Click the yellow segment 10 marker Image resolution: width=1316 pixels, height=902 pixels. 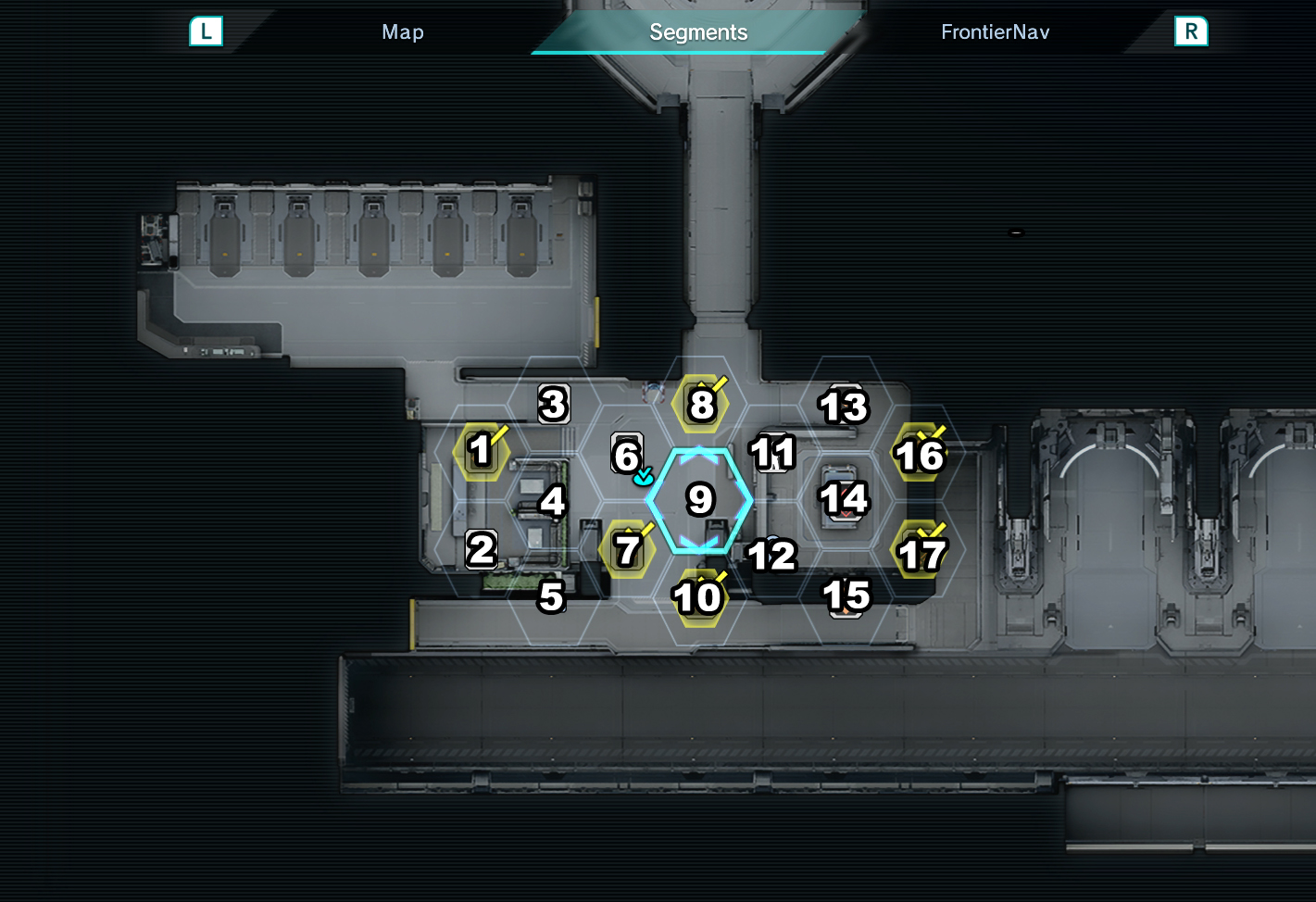(697, 596)
